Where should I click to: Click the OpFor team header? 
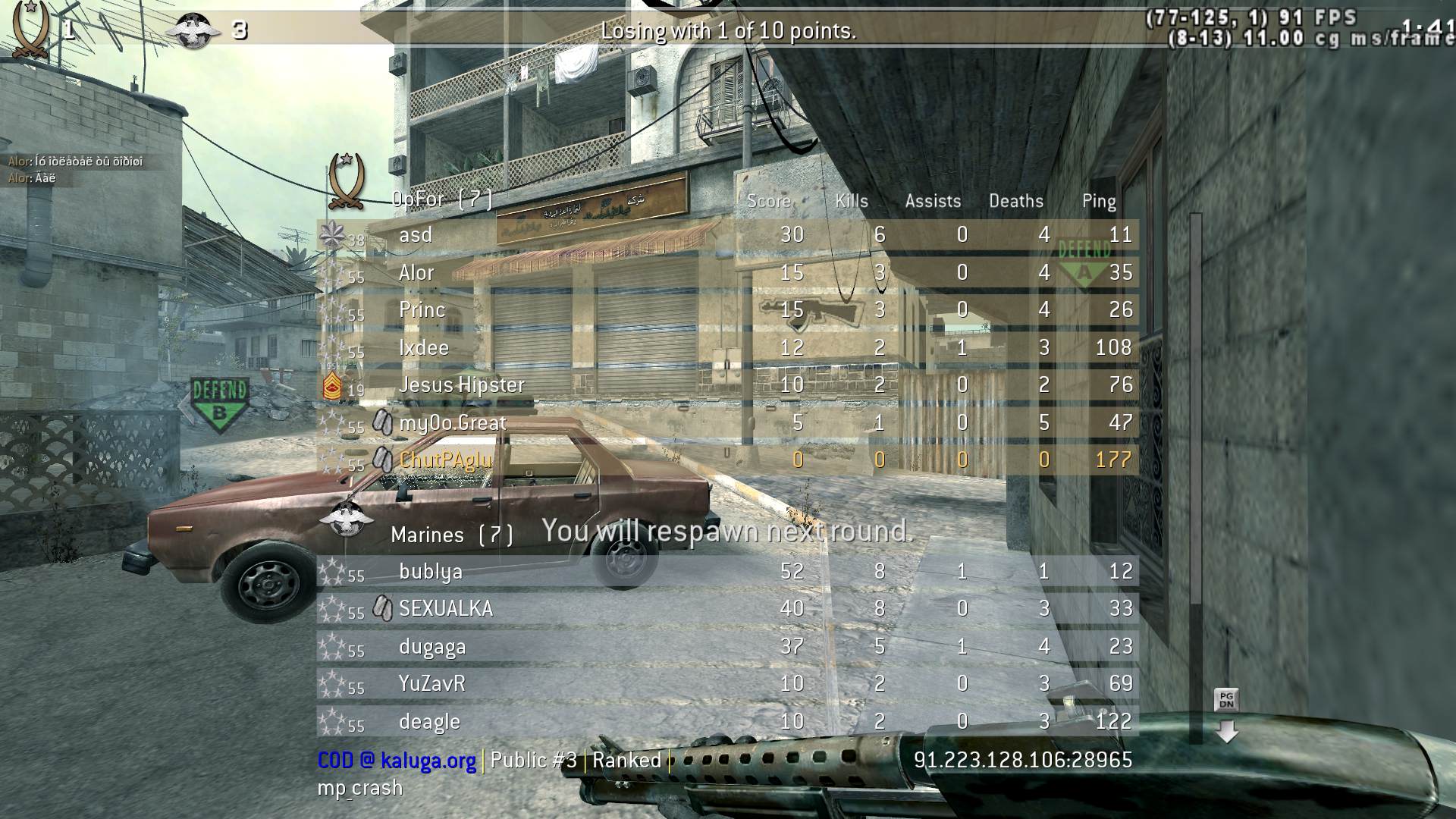pos(441,199)
